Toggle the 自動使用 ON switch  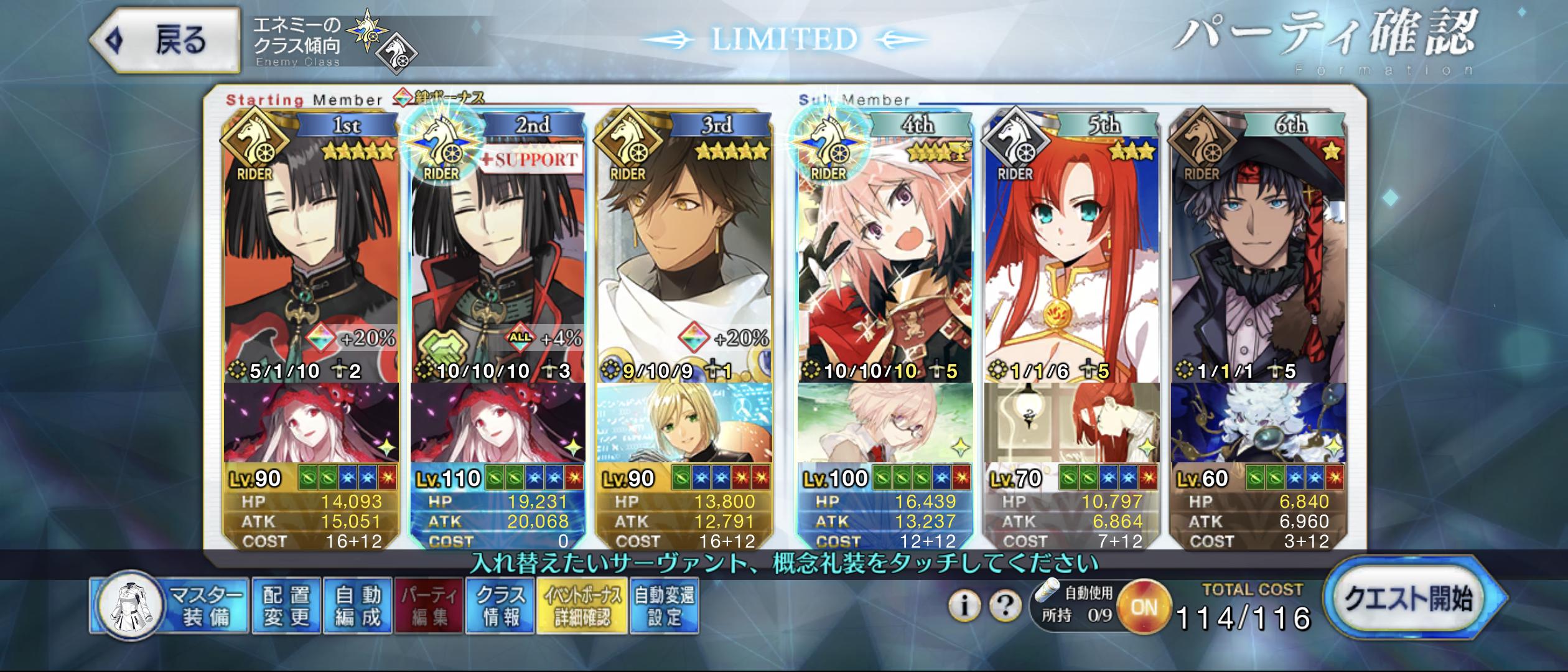tap(1144, 607)
